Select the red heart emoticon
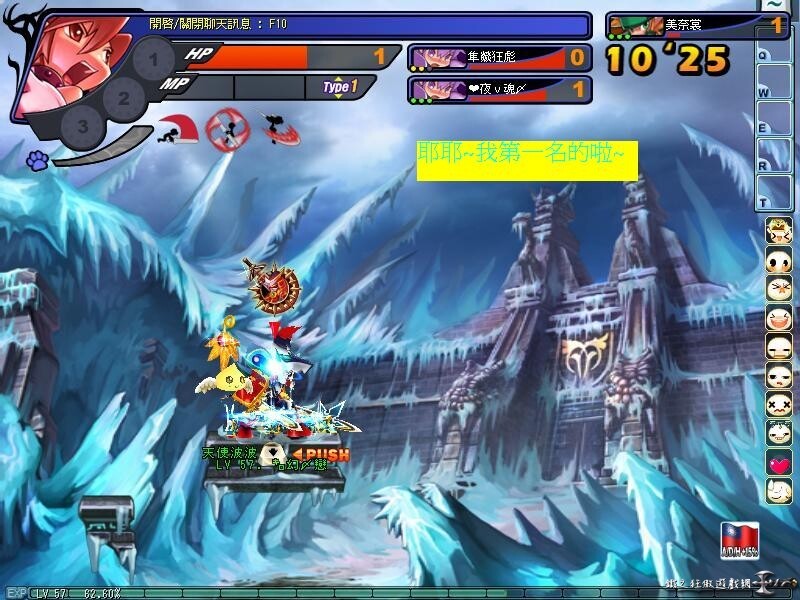Viewport: 800px width, 600px height. [777, 463]
